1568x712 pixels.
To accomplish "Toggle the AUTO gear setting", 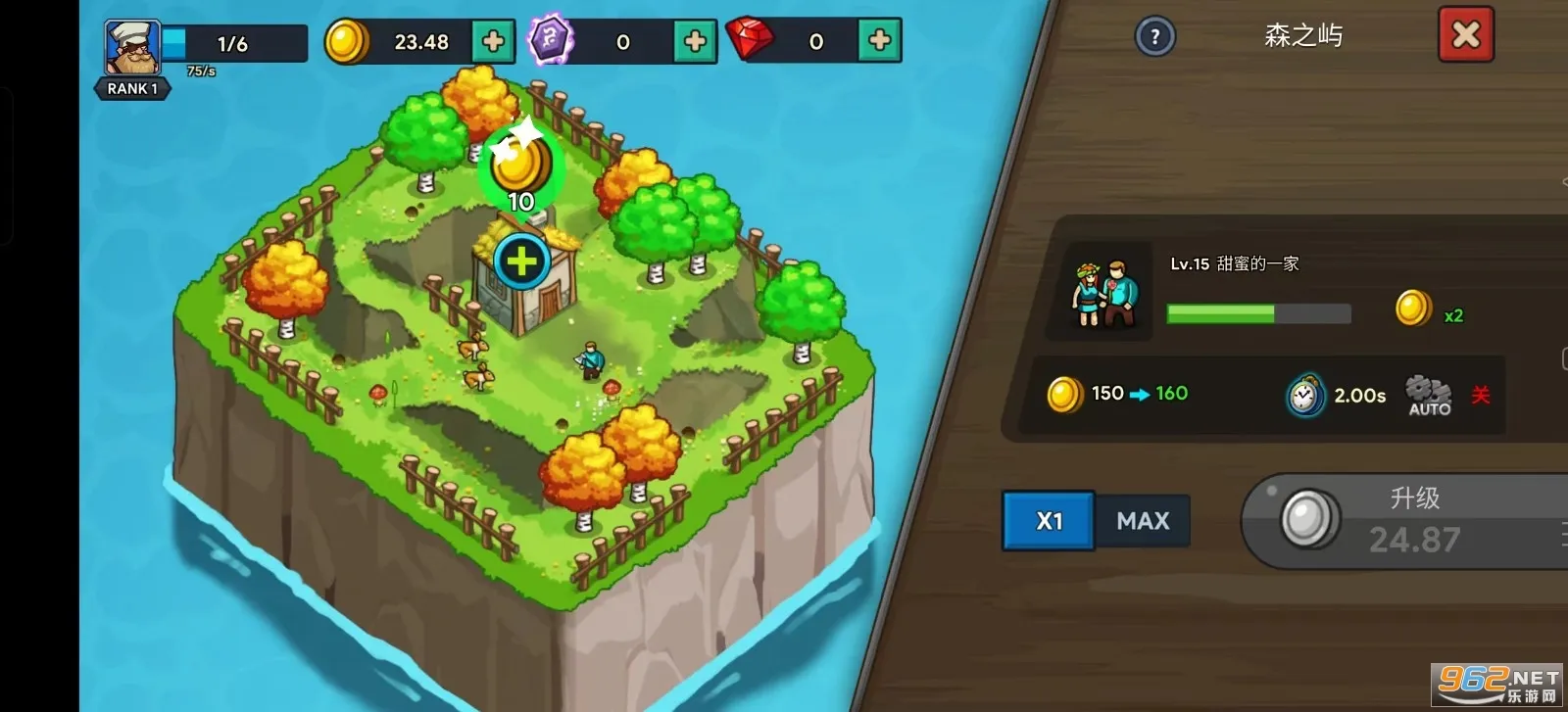I will (x=1429, y=395).
